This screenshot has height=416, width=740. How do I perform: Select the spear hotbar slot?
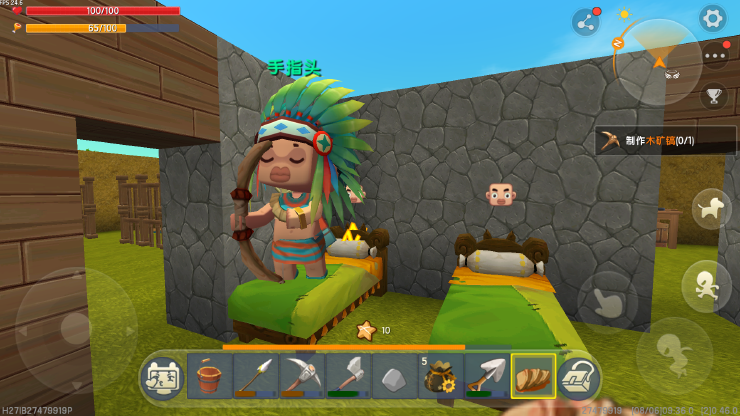point(255,376)
